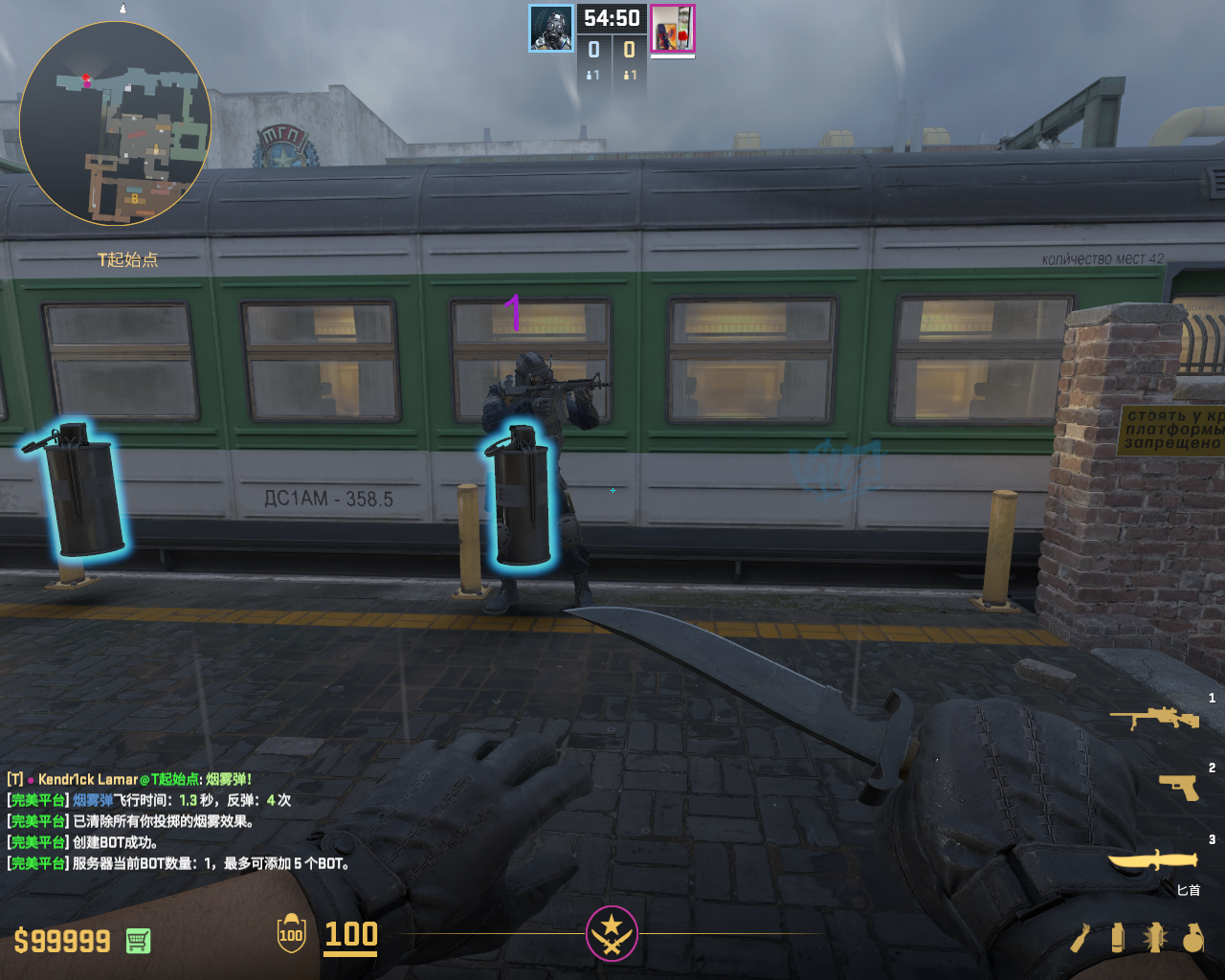Choose the HE grenade icon
The width and height of the screenshot is (1225, 980).
pyautogui.click(x=1192, y=938)
